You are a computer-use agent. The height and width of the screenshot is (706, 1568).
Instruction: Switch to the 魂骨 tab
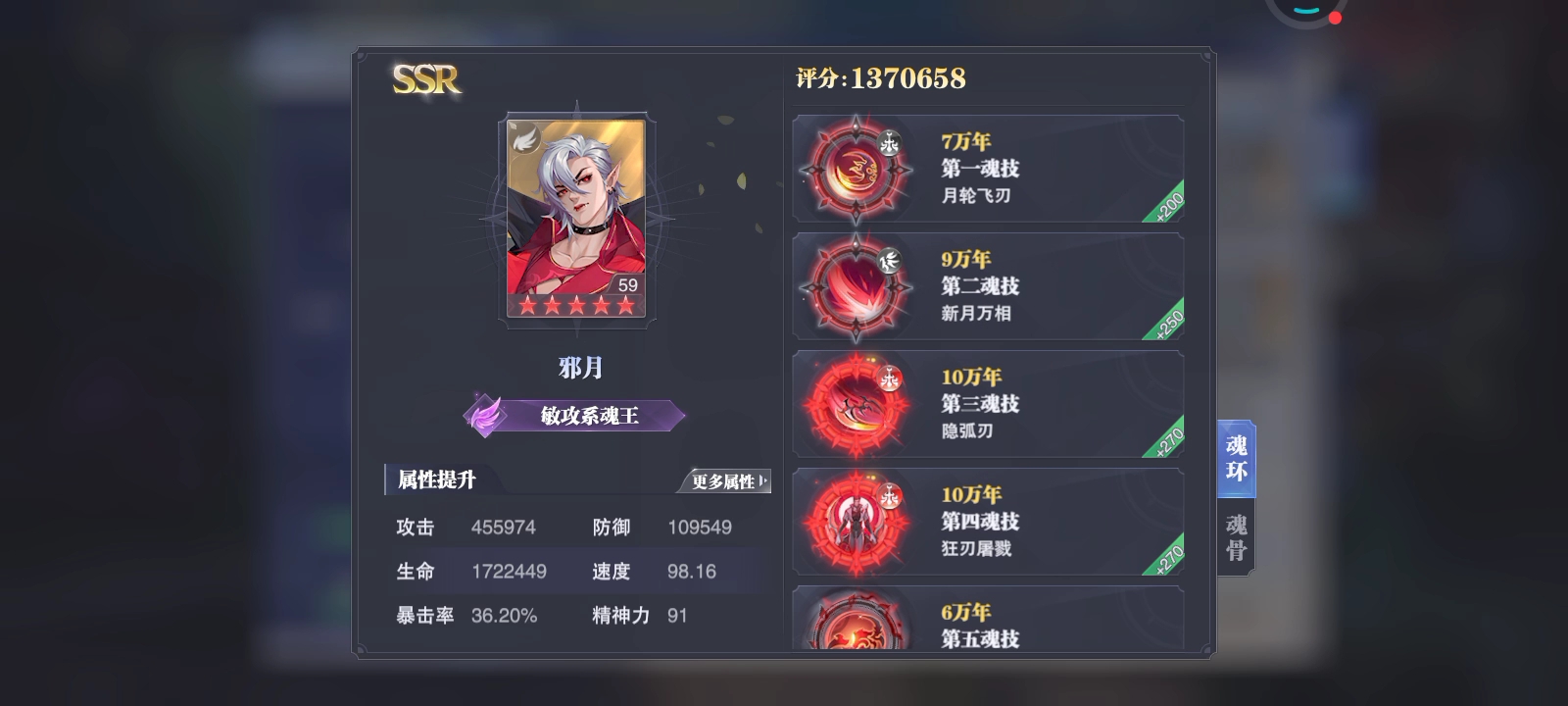[1234, 532]
